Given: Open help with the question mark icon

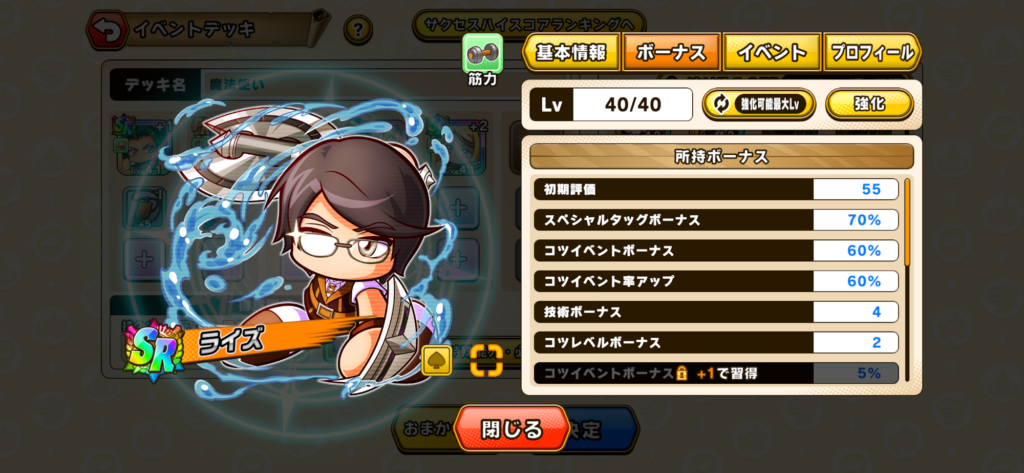Looking at the screenshot, I should [358, 30].
